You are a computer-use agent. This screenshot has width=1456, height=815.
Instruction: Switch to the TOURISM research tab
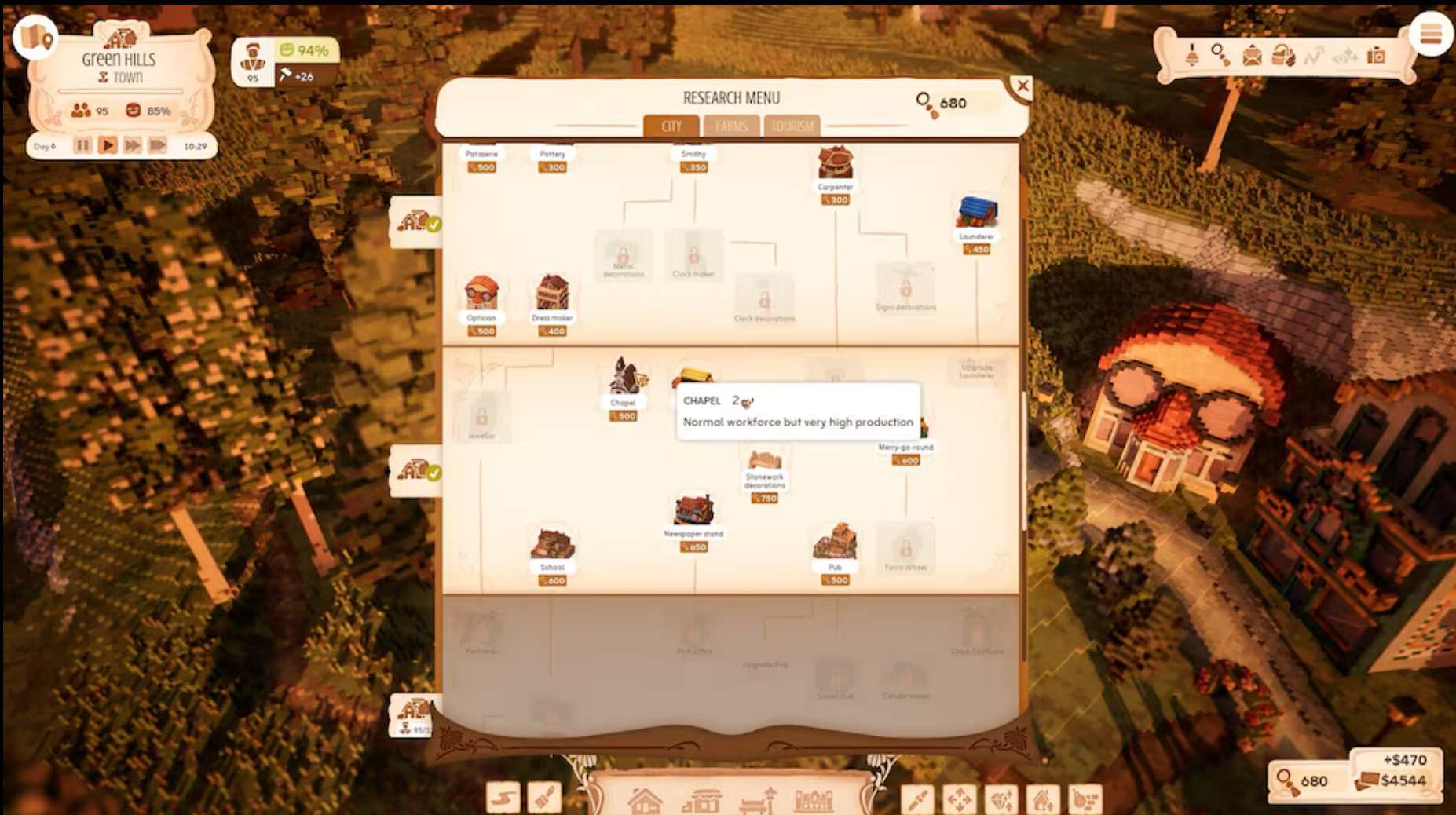point(793,126)
